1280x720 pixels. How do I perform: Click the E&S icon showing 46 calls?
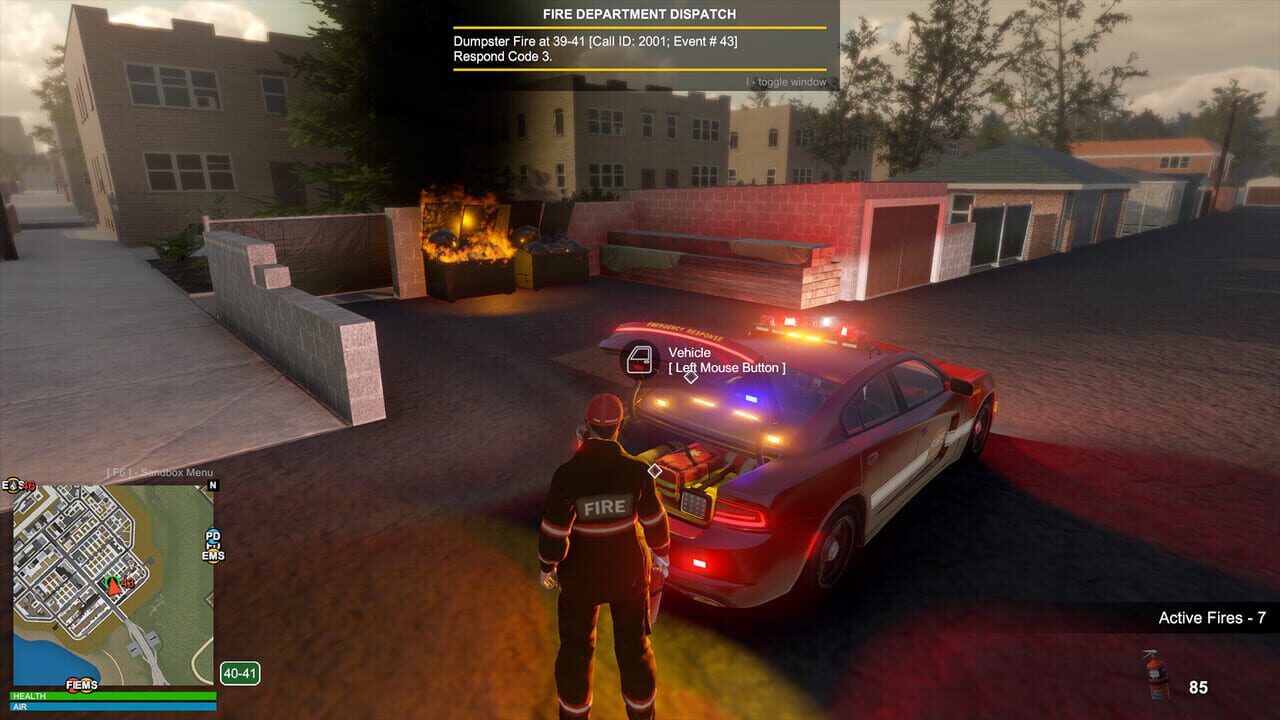[x=18, y=484]
